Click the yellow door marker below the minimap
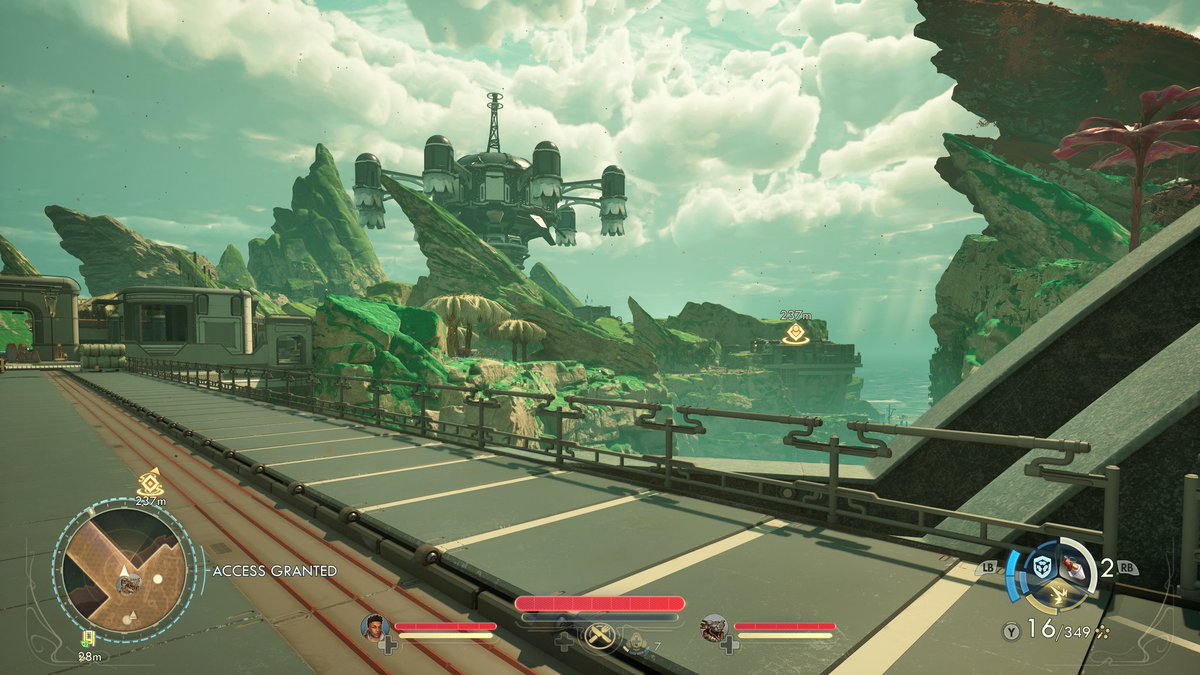 (x=88, y=638)
